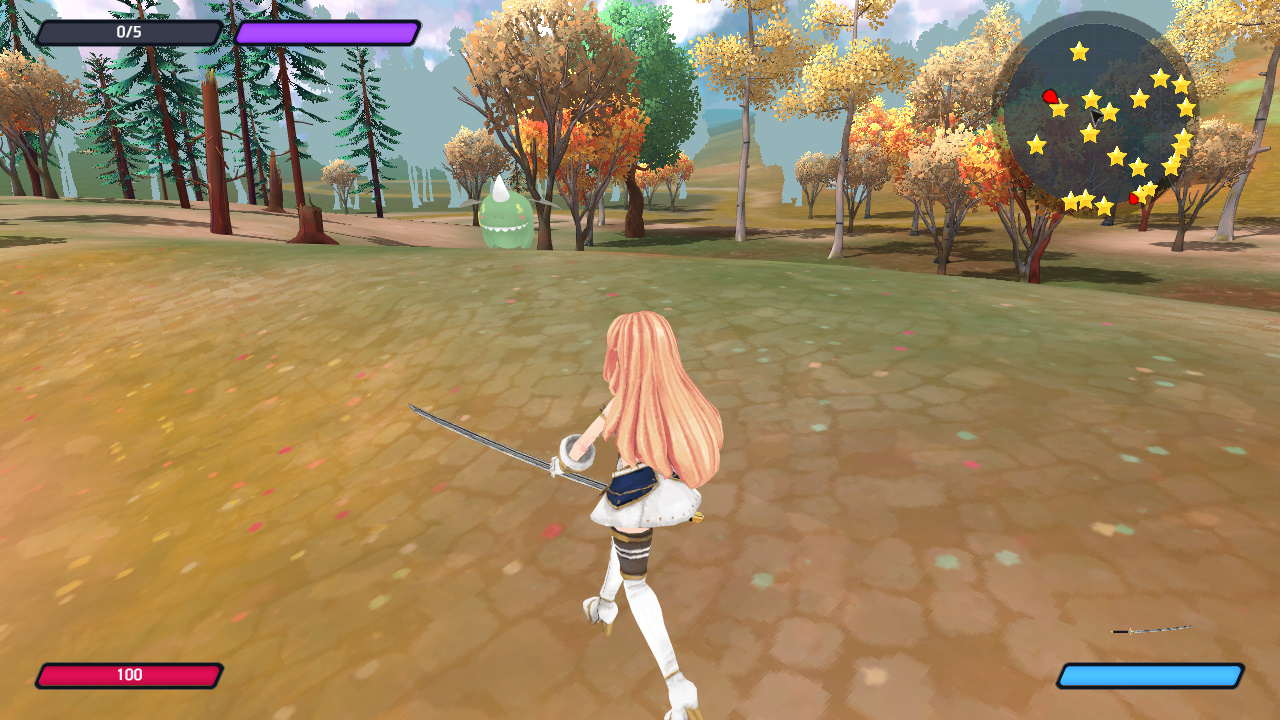The image size is (1280, 720).
Task: Select the red enemy marker on the minimap left
Action: pyautogui.click(x=1049, y=96)
